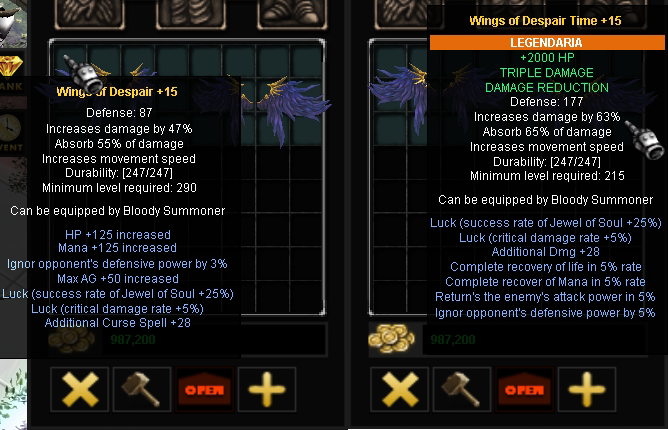
Task: Click the hammer repair button in left inventory
Action: 141,388
